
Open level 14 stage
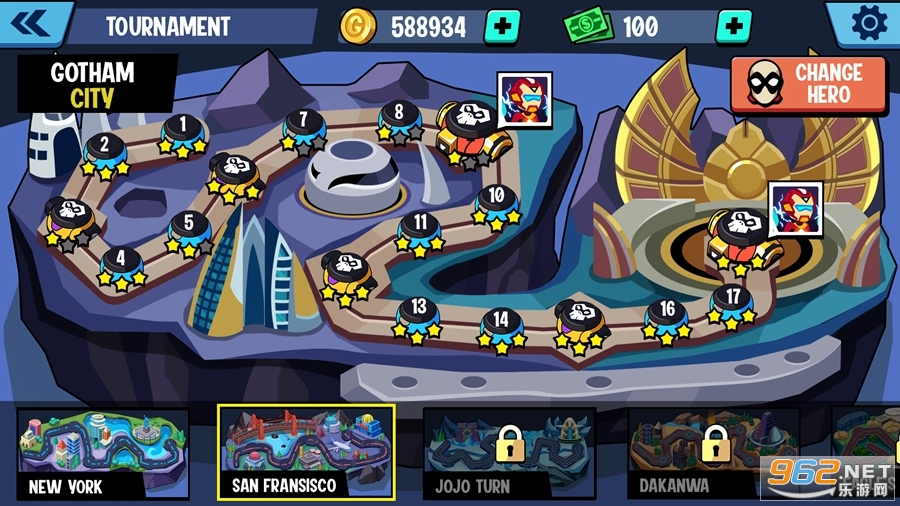501,323
